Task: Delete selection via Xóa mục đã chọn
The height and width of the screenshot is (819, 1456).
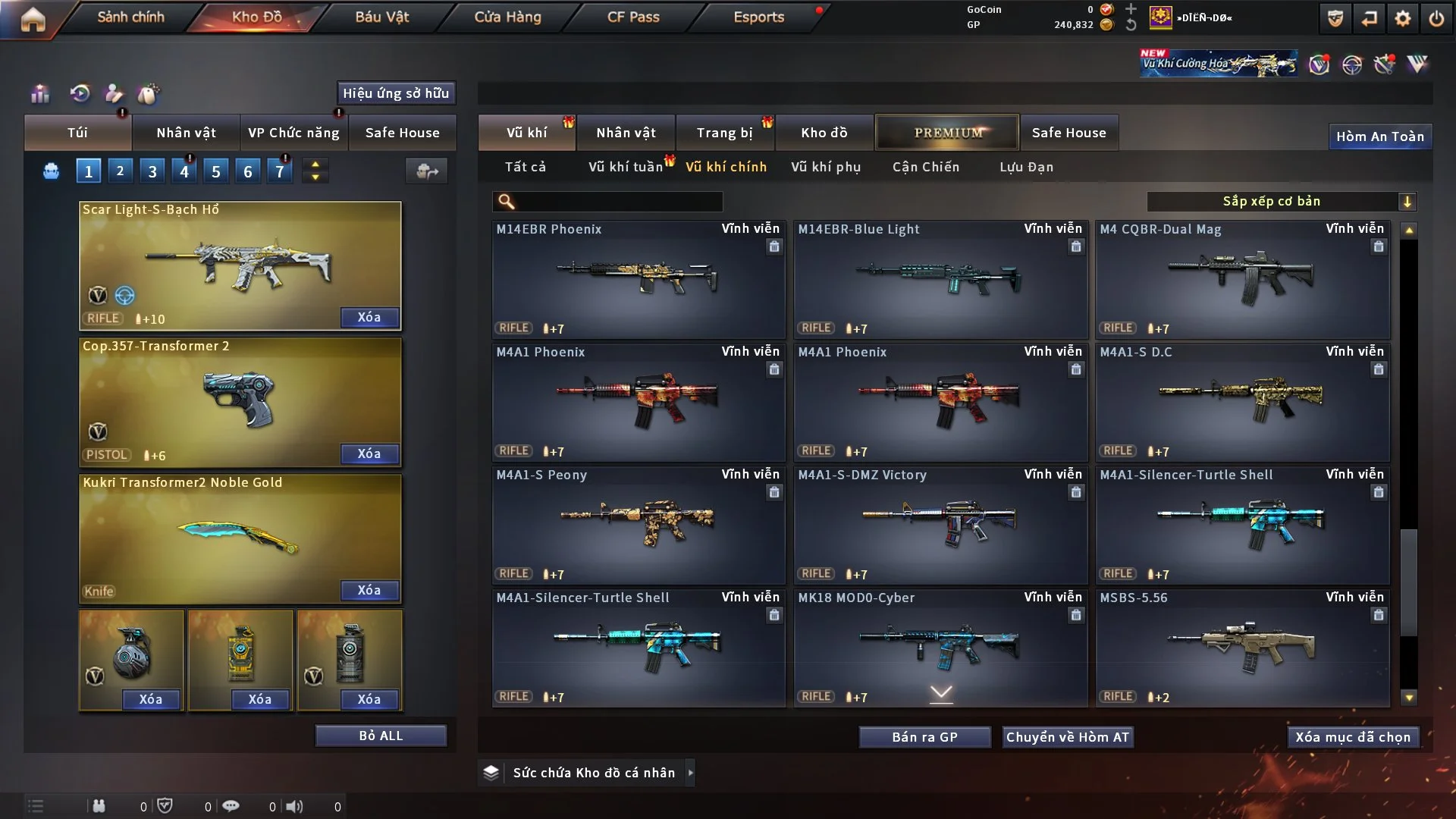Action: point(1353,737)
